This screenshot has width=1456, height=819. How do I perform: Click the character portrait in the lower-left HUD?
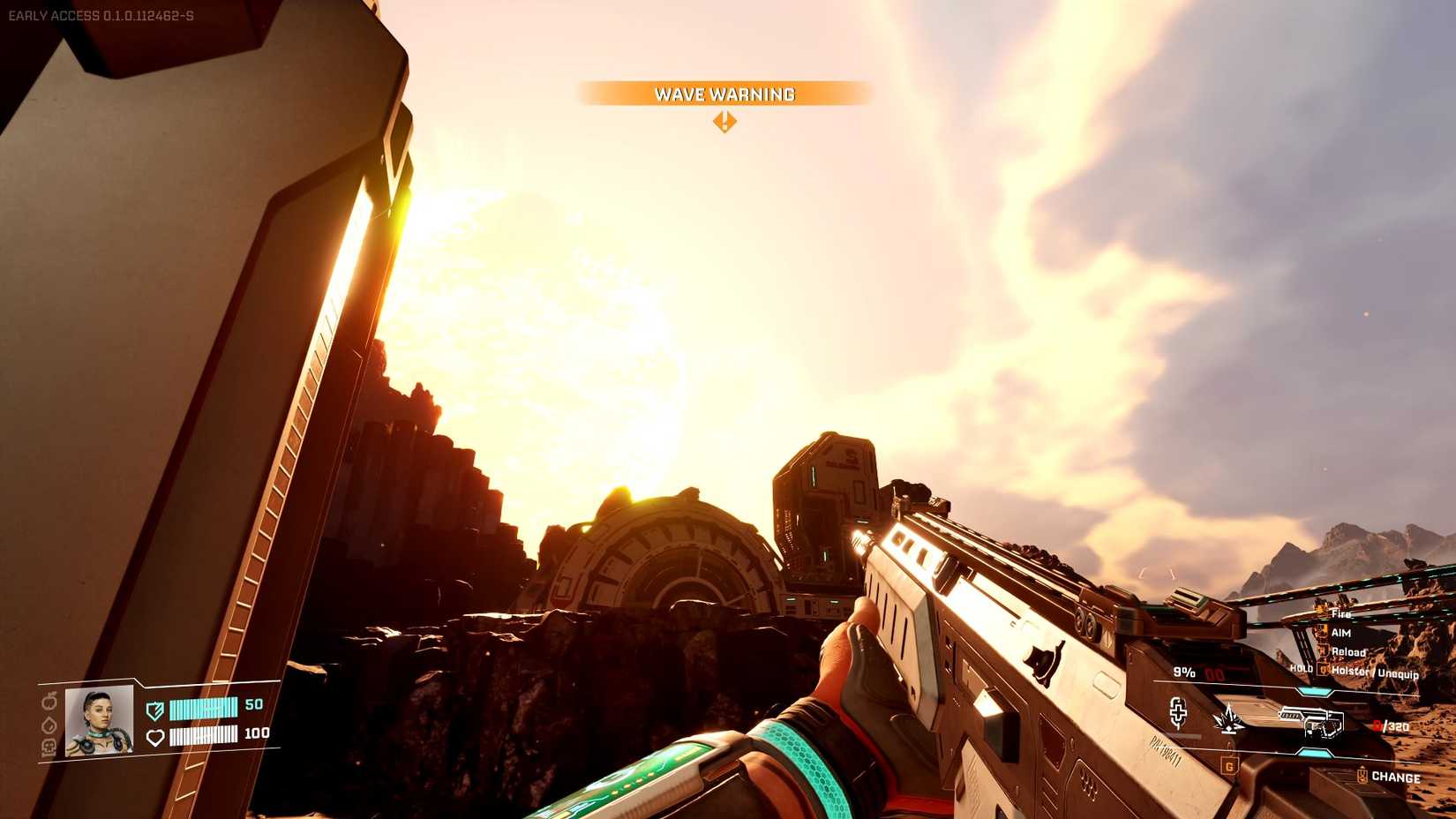tap(97, 721)
